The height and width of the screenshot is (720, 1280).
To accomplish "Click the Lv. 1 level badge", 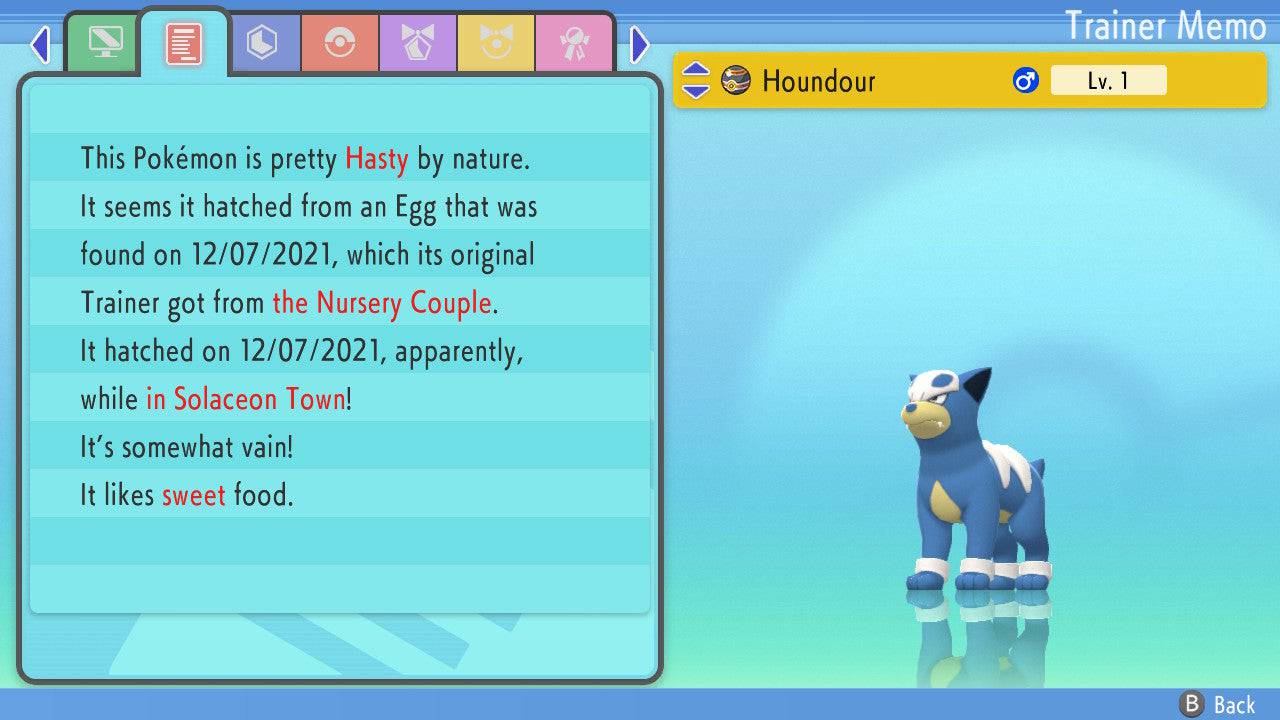I will [x=1108, y=80].
